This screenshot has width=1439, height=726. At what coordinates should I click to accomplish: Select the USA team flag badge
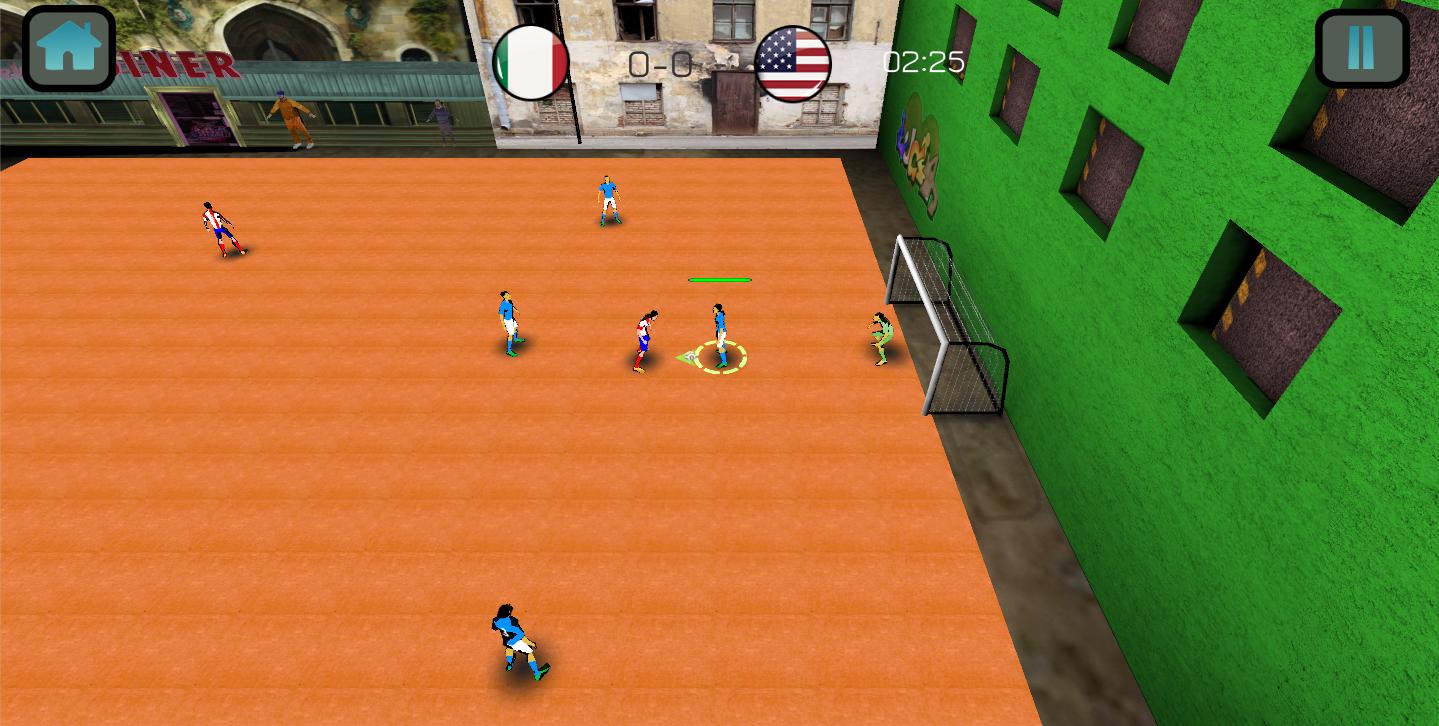click(x=790, y=62)
